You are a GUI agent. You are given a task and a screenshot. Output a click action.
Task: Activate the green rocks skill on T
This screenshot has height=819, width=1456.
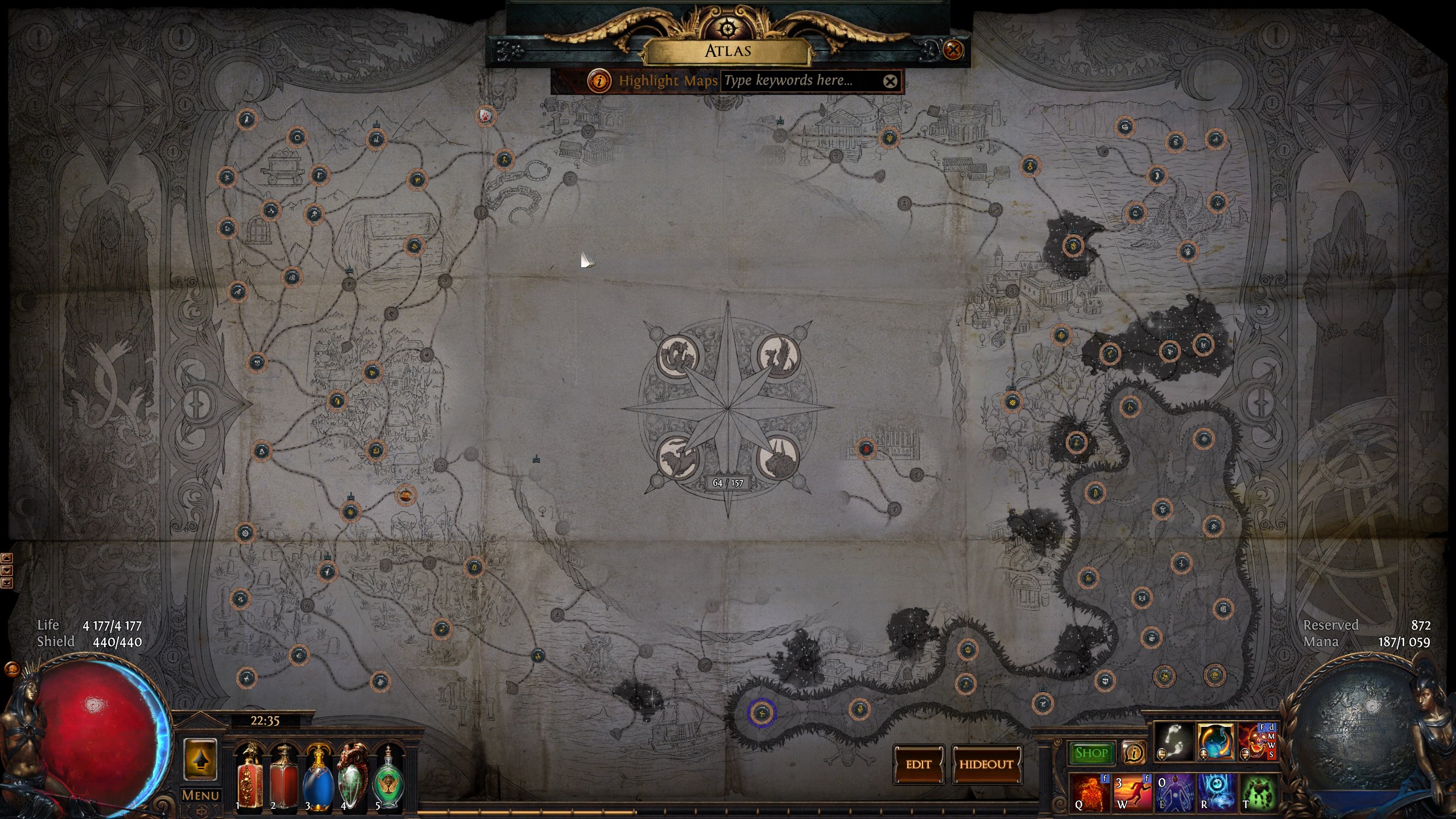click(1258, 792)
